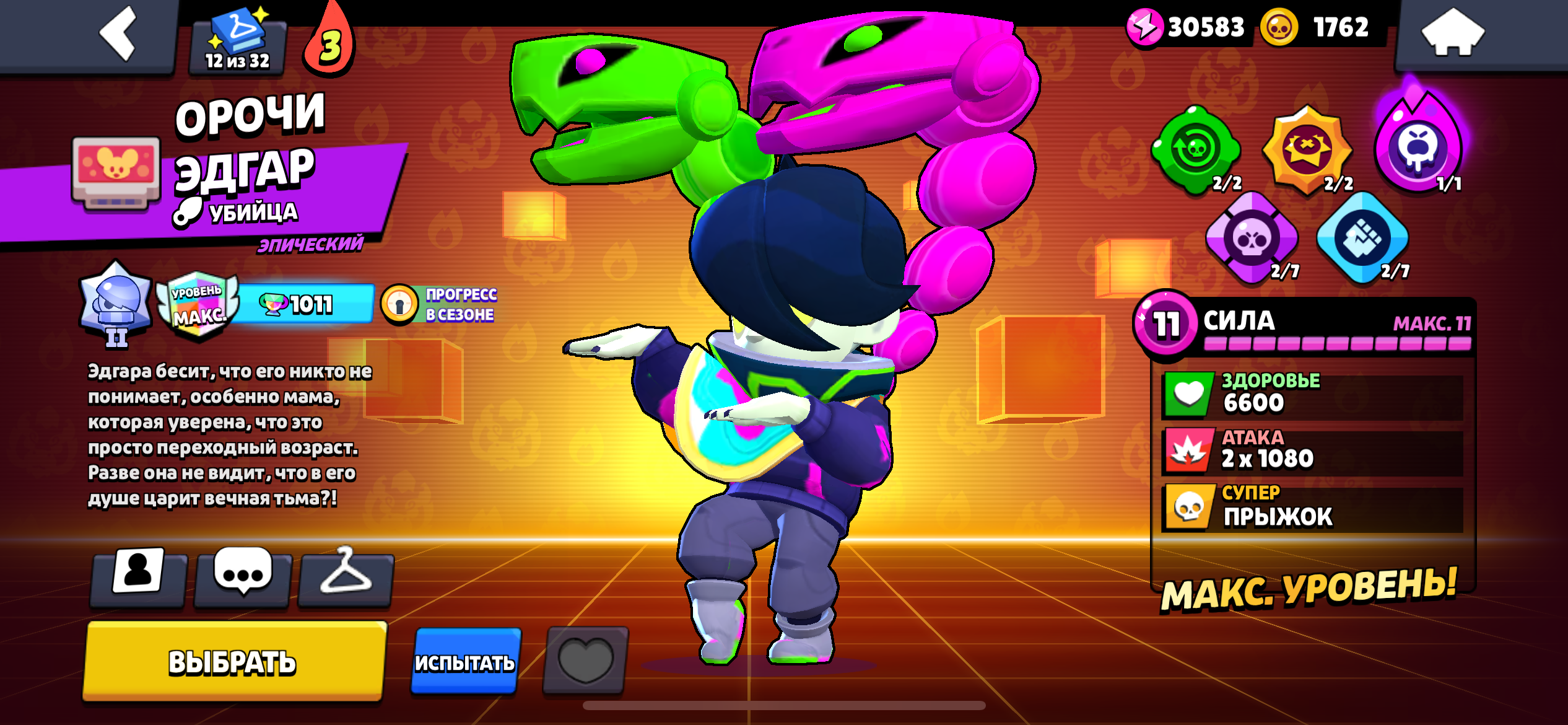Open the purple skull gear slot
This screenshot has width=1568, height=725.
click(1251, 239)
